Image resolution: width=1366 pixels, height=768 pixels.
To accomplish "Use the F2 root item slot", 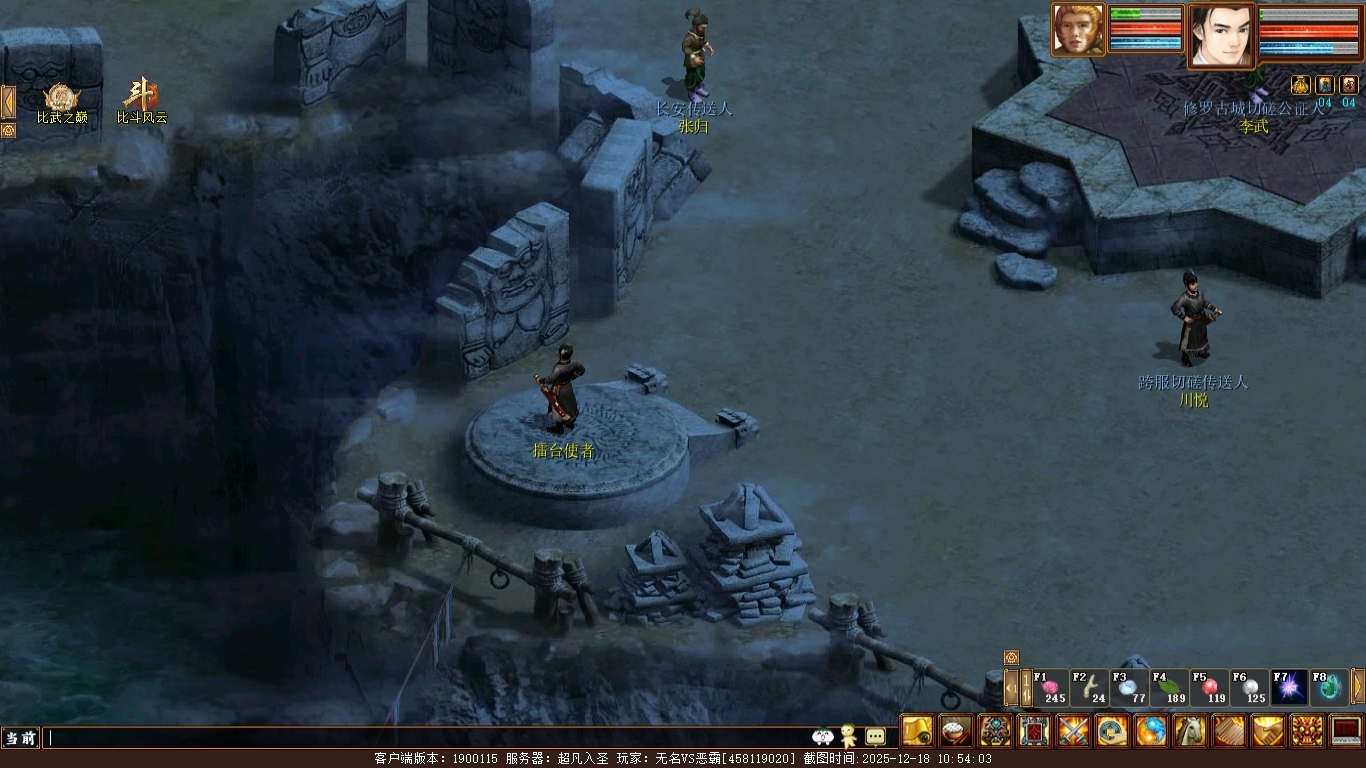I will tap(1090, 688).
